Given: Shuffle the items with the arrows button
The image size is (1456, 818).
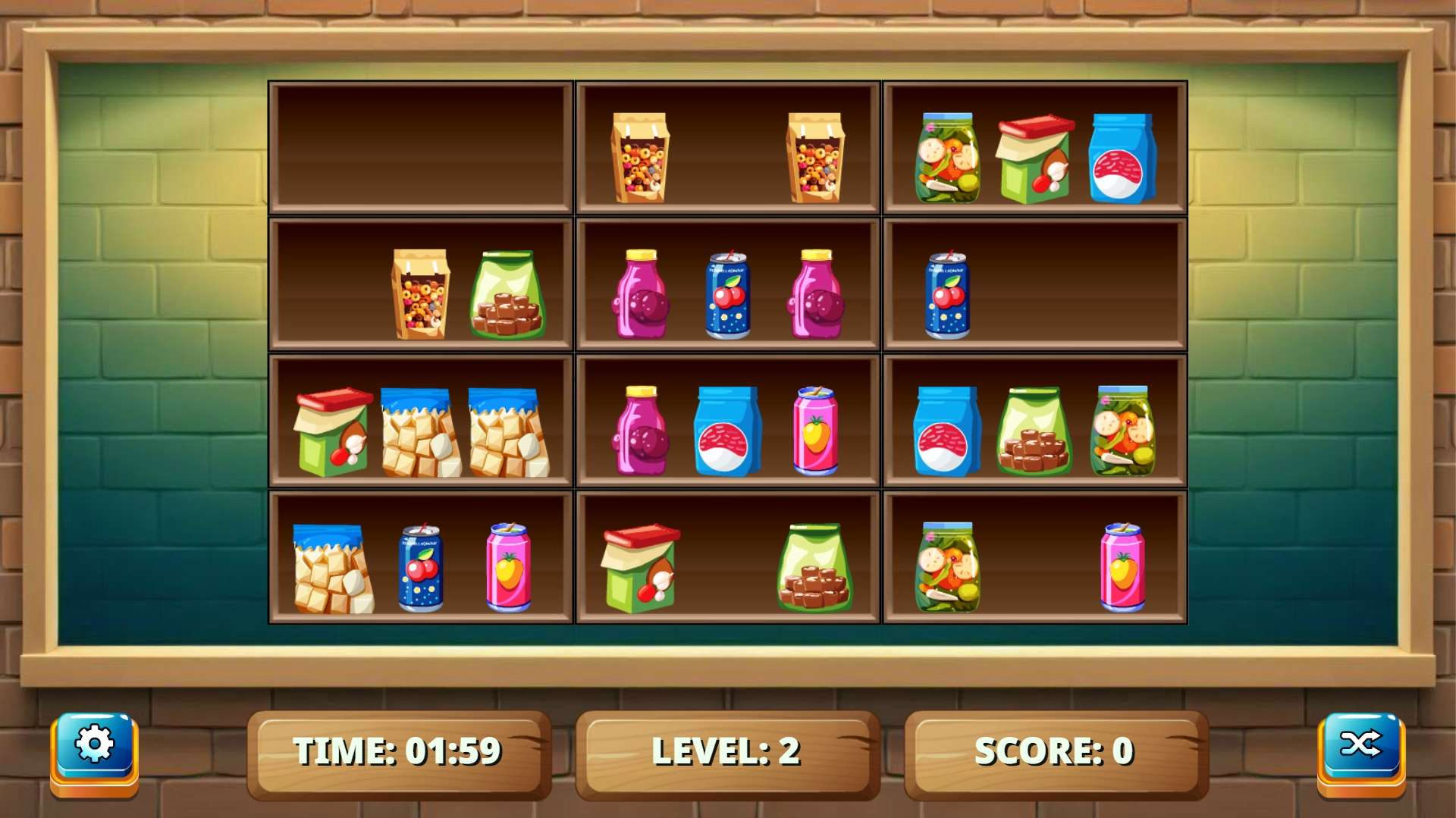Looking at the screenshot, I should [1360, 745].
